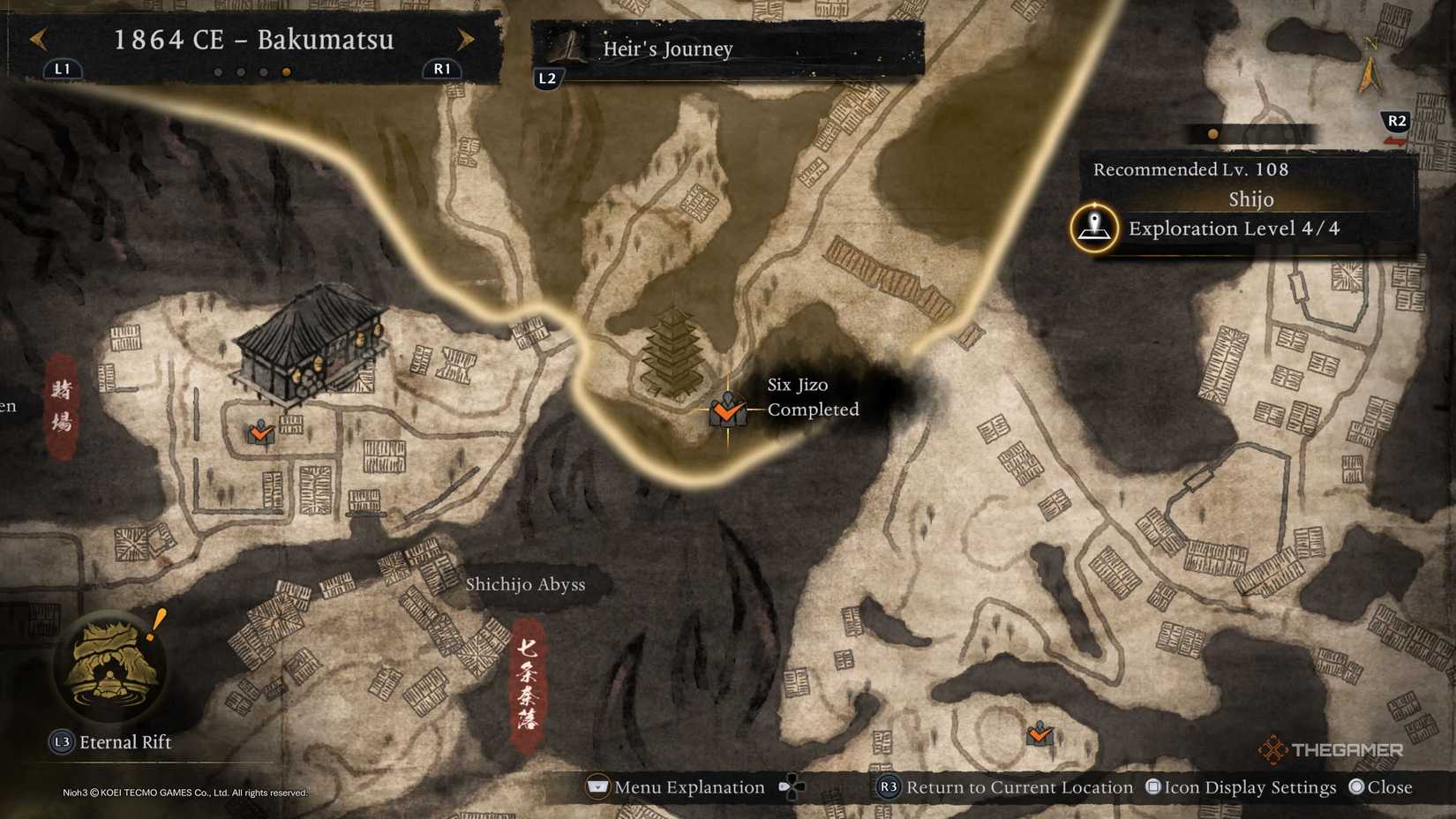Click the orange region progress dot near R2
Screen dimensions: 1456x819
click(x=1212, y=132)
